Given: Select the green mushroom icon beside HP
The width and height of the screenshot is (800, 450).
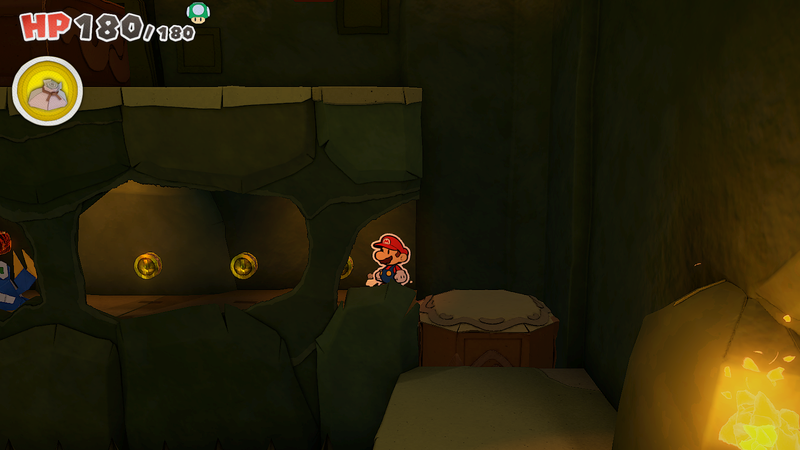Looking at the screenshot, I should (198, 12).
